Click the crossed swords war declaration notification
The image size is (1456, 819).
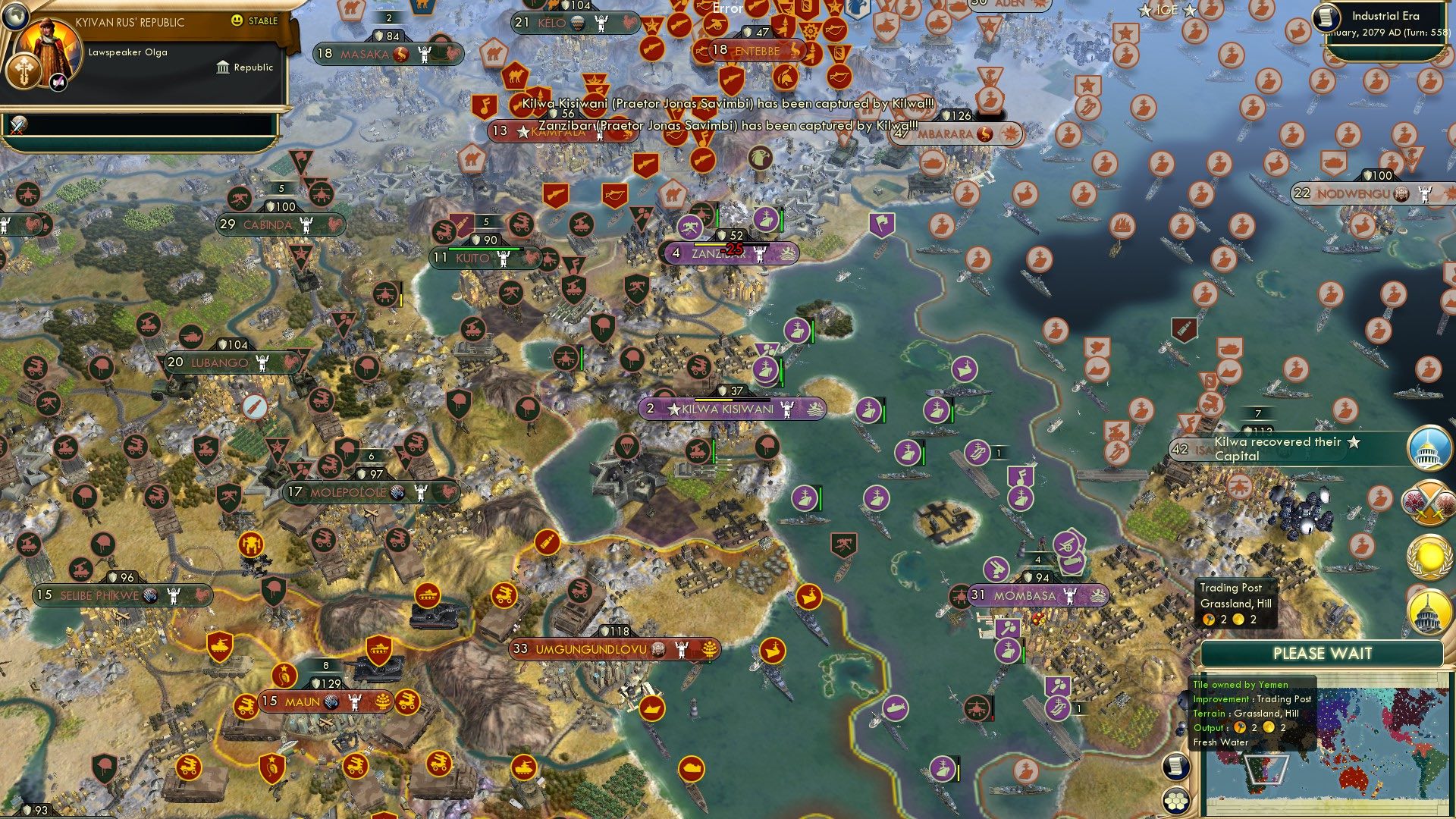click(x=1429, y=501)
